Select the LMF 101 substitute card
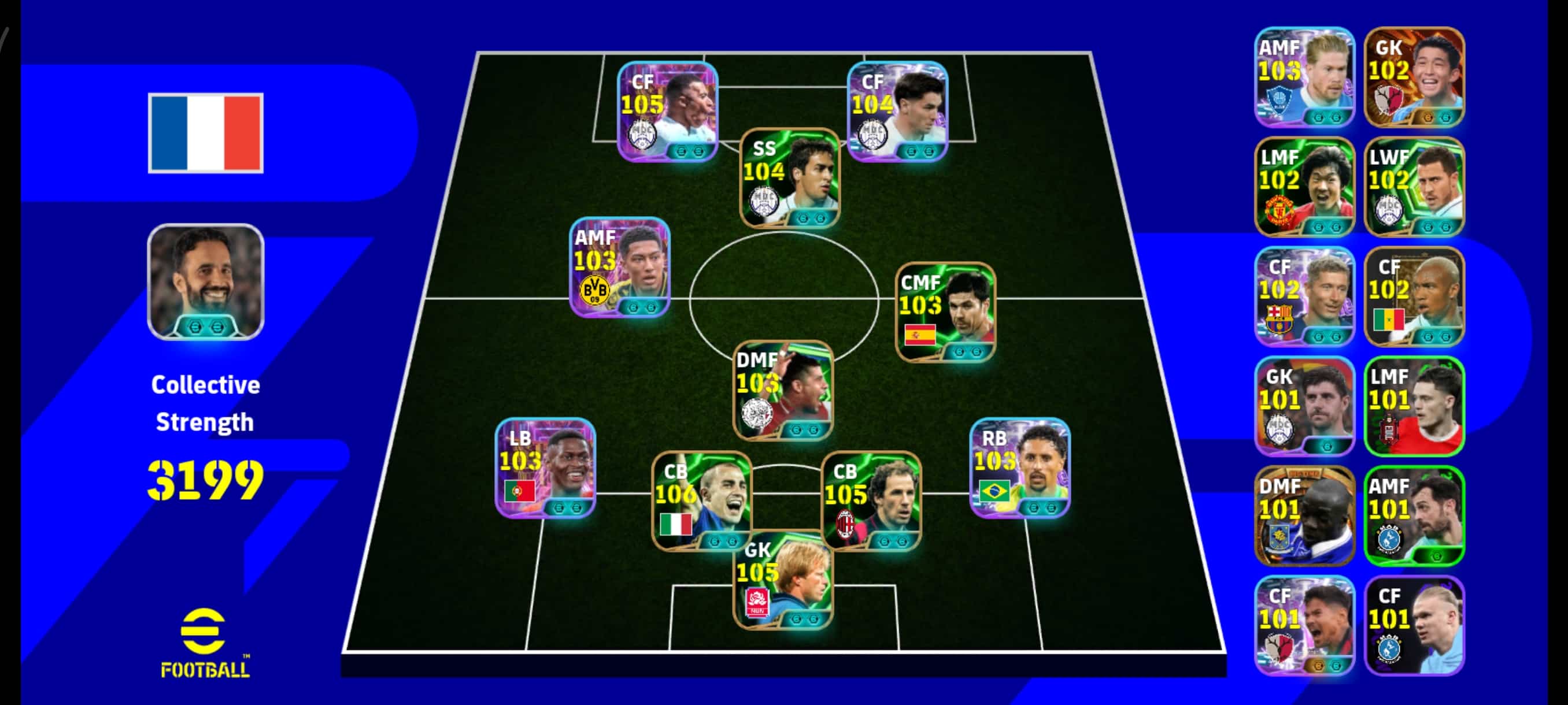The image size is (1568, 705). tap(1414, 406)
